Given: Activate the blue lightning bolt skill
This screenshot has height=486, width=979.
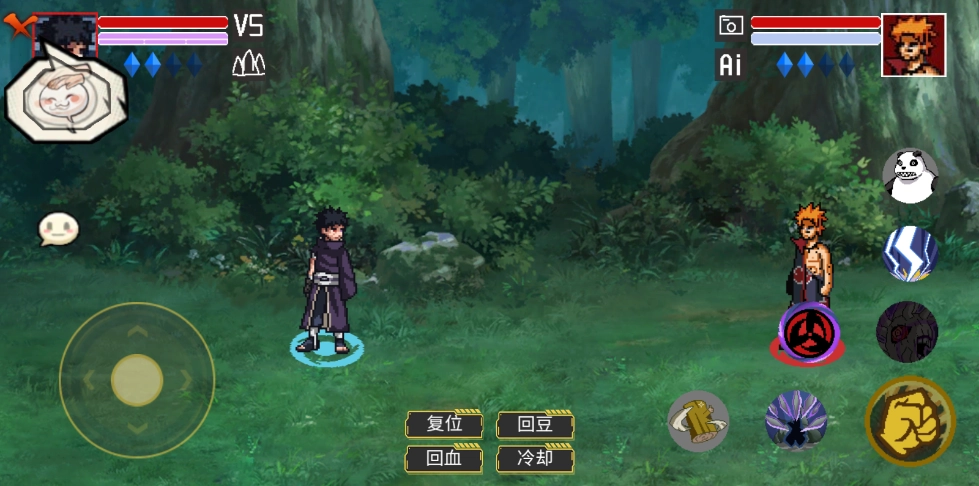Looking at the screenshot, I should (x=909, y=254).
